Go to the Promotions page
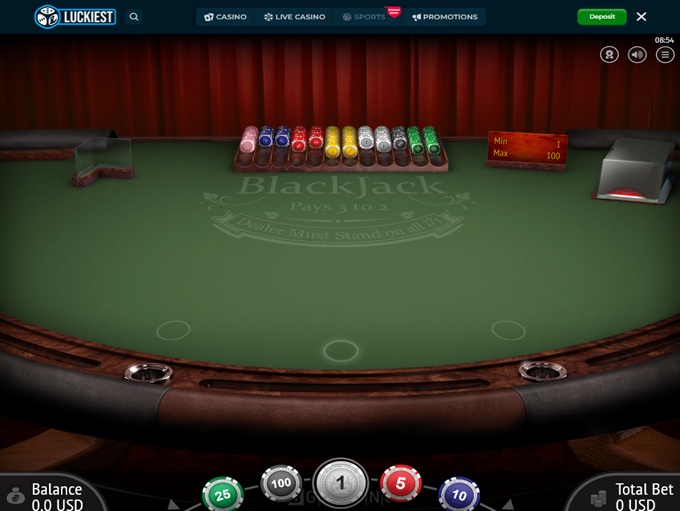The image size is (680, 511). [x=445, y=17]
